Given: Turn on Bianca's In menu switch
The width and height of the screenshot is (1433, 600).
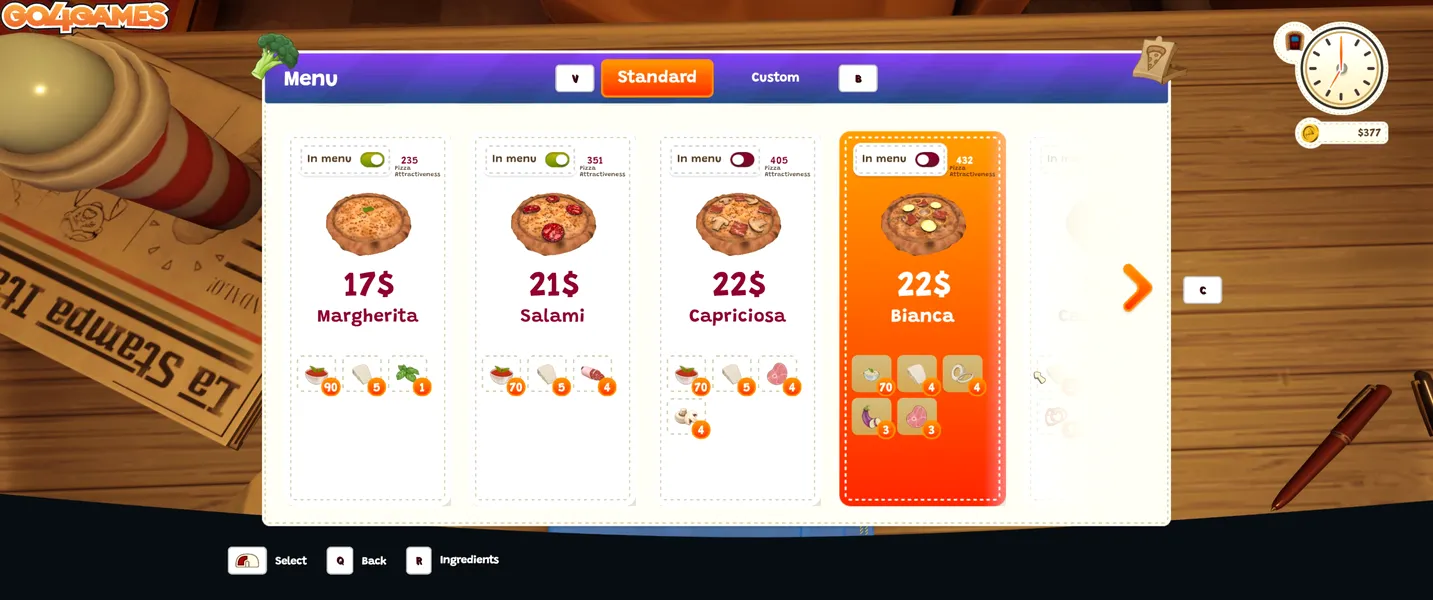Looking at the screenshot, I should pyautogui.click(x=927, y=159).
